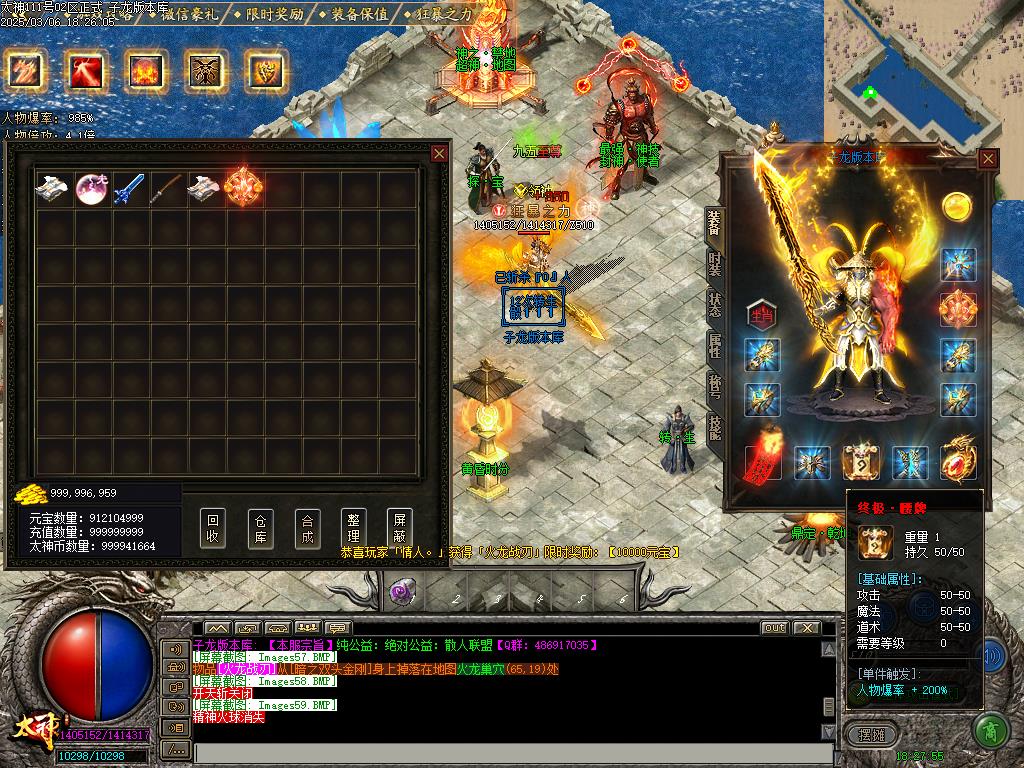Switch to the 时装 fashion tab

click(714, 264)
